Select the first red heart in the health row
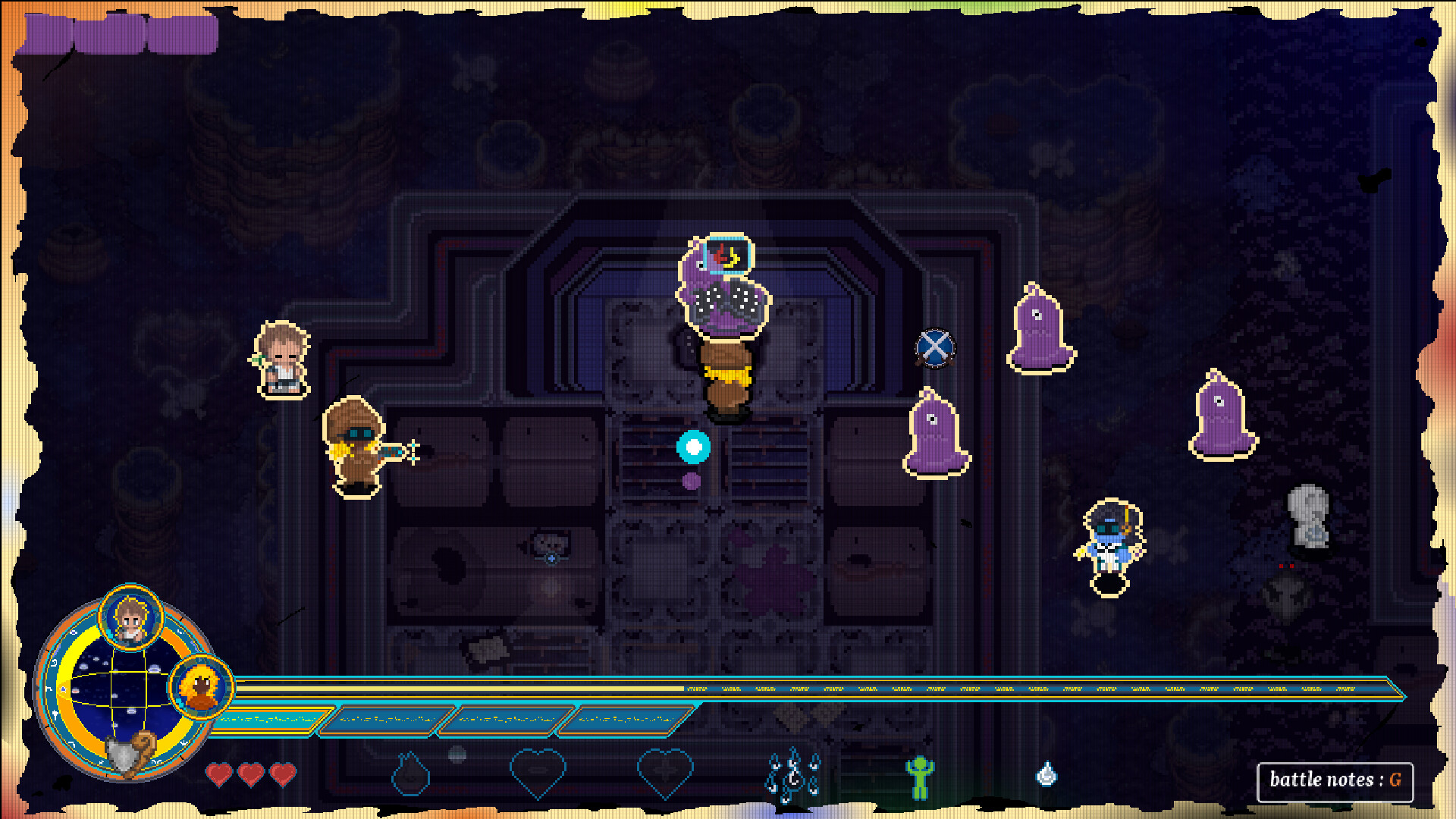1456x819 pixels. (219, 774)
